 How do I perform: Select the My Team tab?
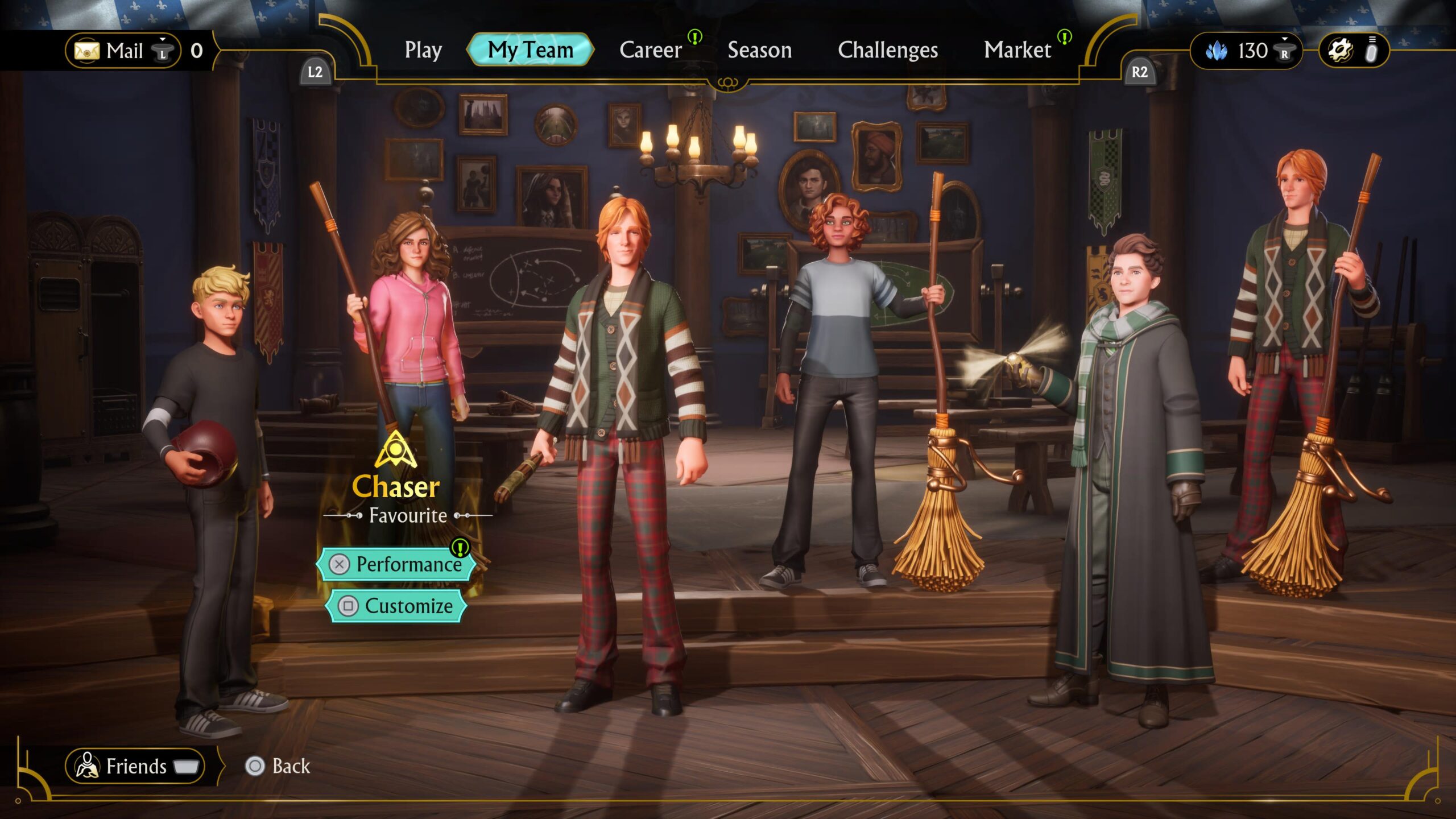click(530, 50)
